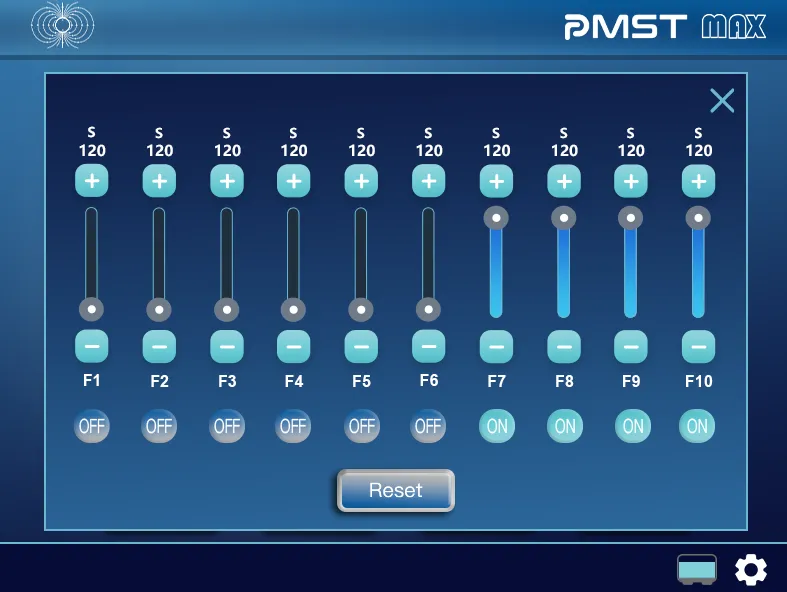Toggle the F9 ON switch
The height and width of the screenshot is (592, 787).
[632, 426]
